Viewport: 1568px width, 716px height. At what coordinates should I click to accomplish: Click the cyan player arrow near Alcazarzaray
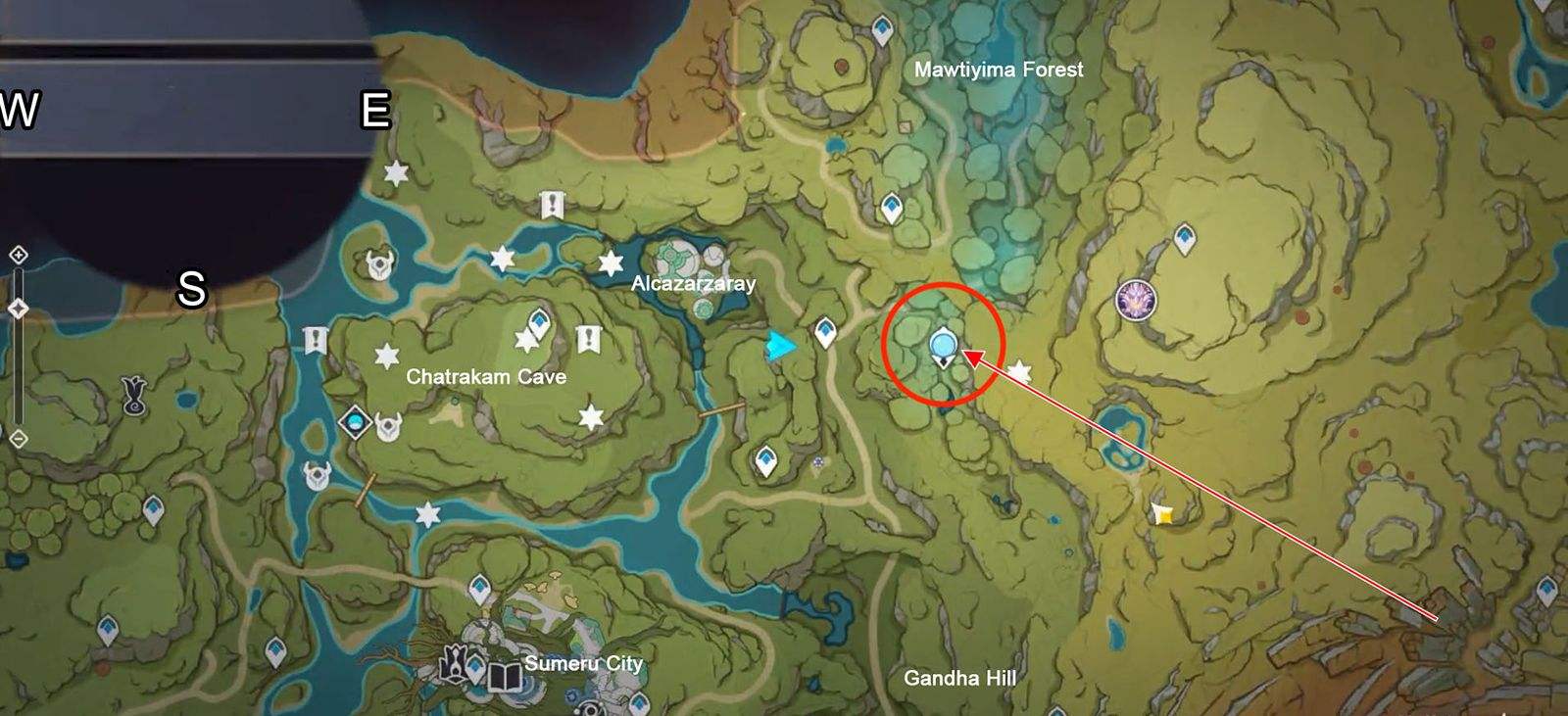coord(781,345)
